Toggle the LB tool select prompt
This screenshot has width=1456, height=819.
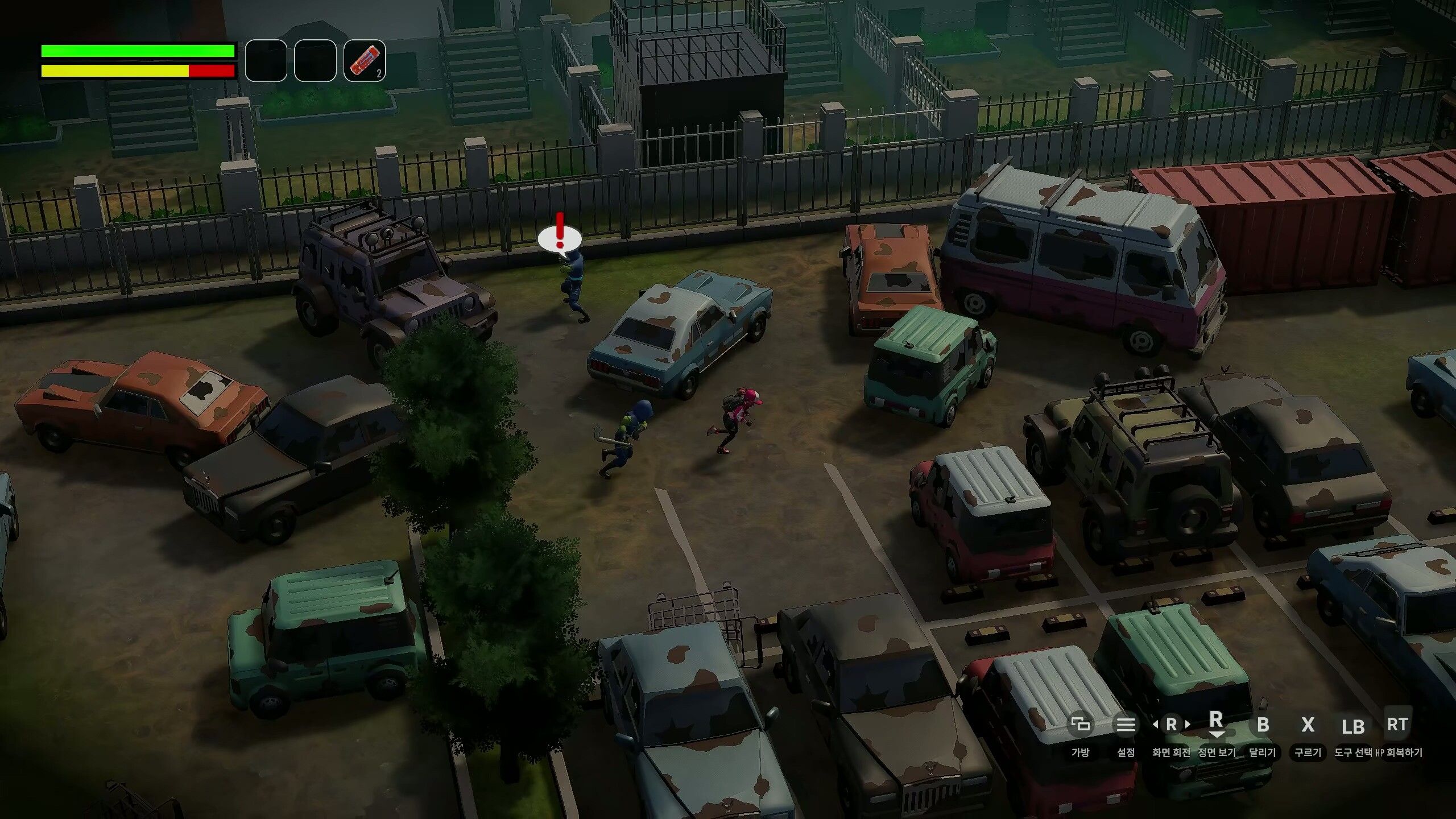[x=1352, y=727]
